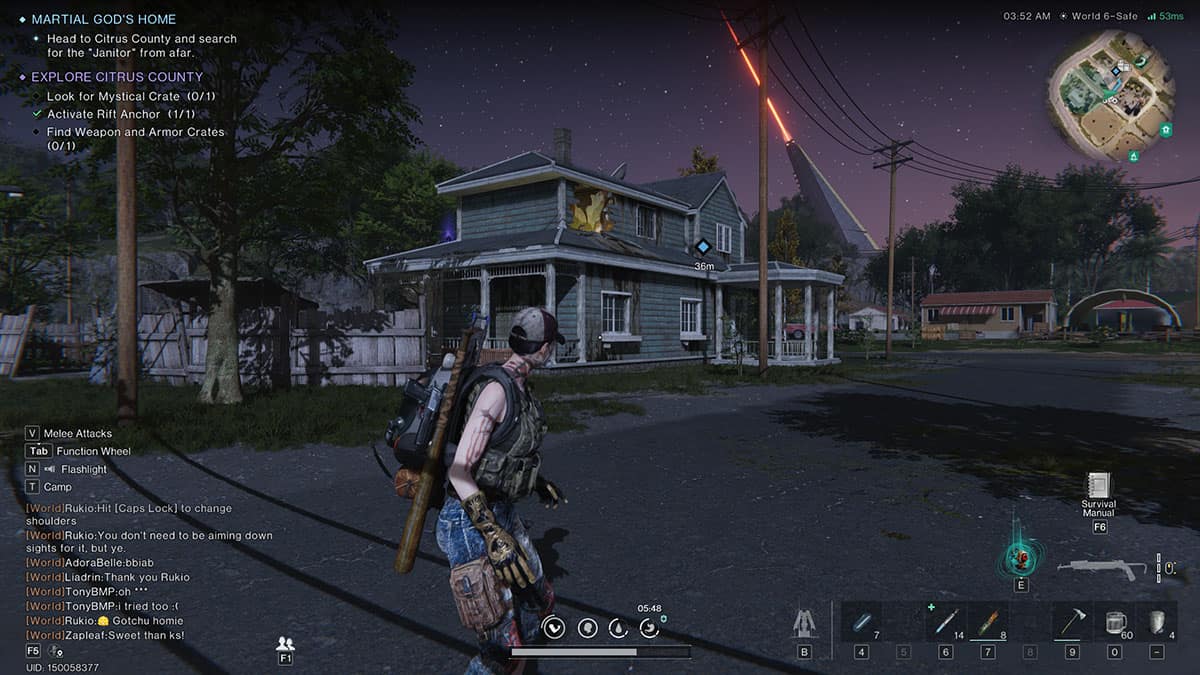Select the grey rifle weapon icon
Image resolution: width=1200 pixels, height=675 pixels.
[1101, 568]
